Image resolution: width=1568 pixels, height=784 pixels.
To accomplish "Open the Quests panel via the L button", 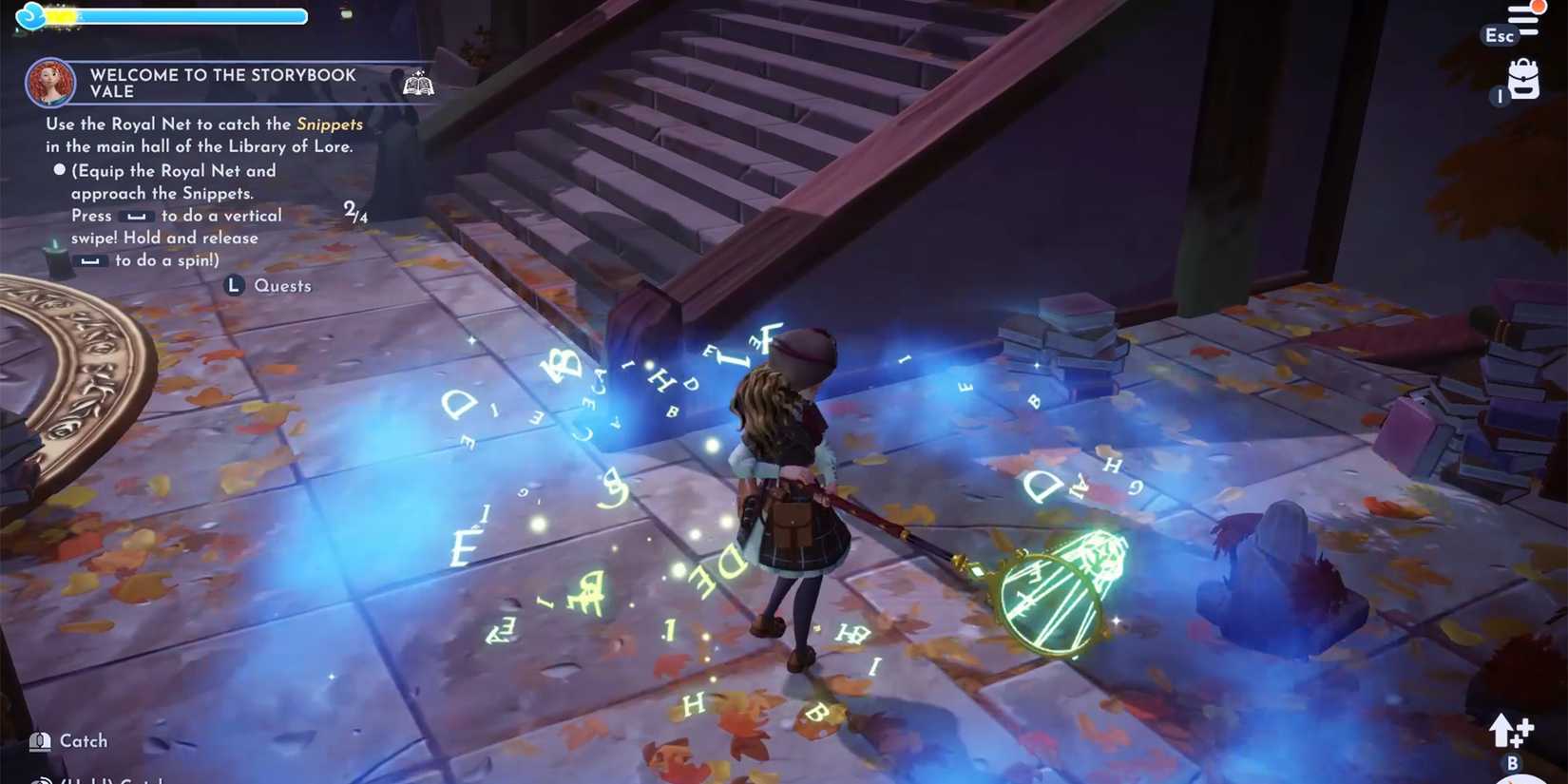I will [233, 285].
